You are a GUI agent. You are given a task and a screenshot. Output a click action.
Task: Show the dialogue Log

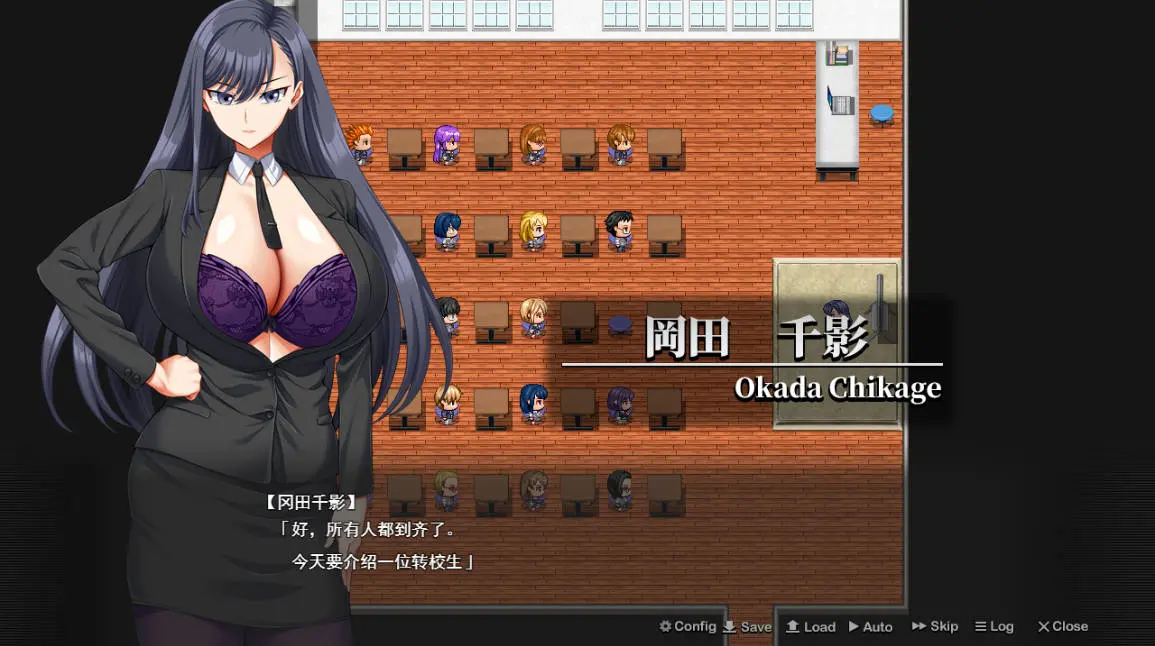click(995, 627)
